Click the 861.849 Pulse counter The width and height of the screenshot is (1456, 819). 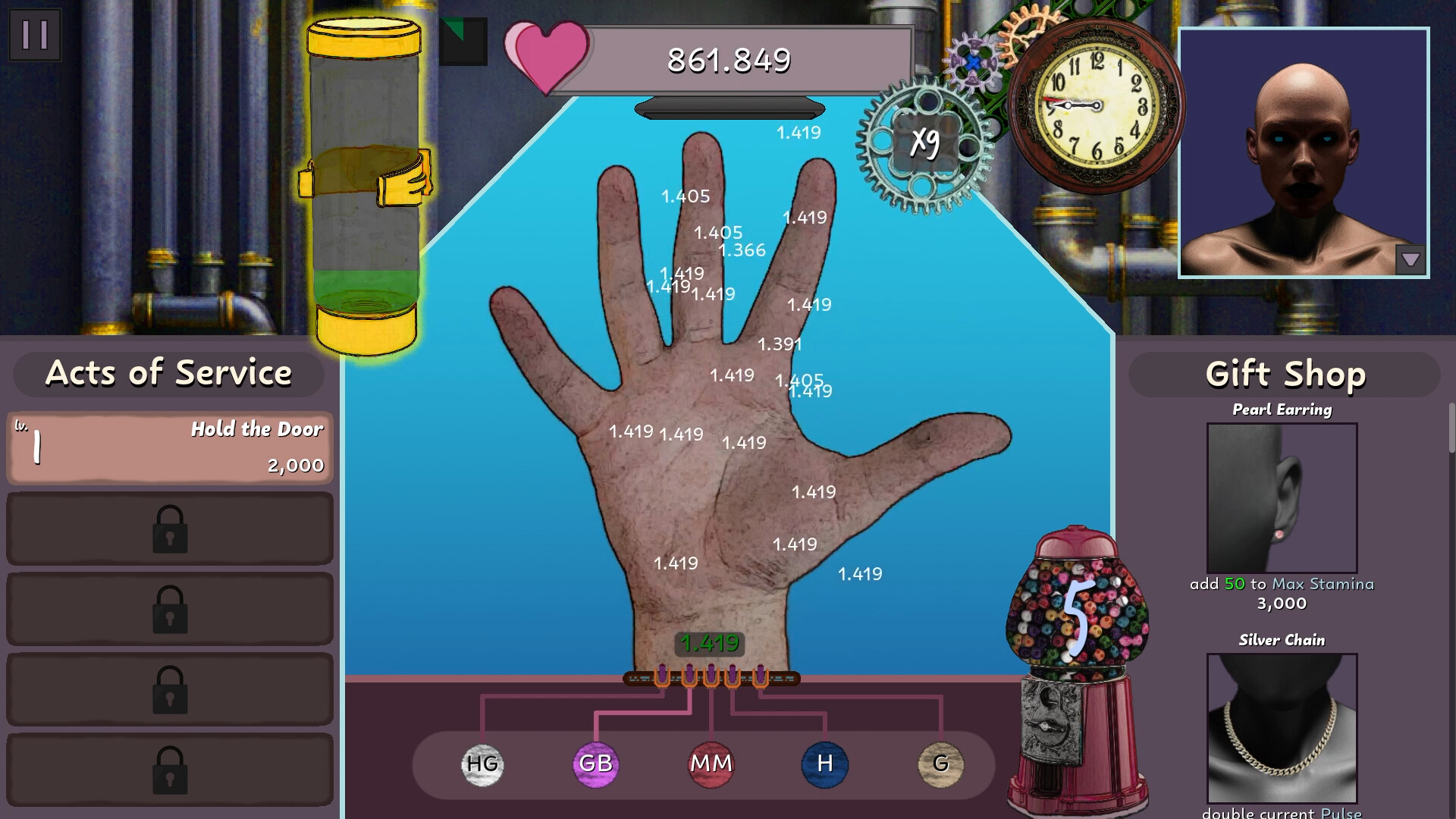click(728, 59)
